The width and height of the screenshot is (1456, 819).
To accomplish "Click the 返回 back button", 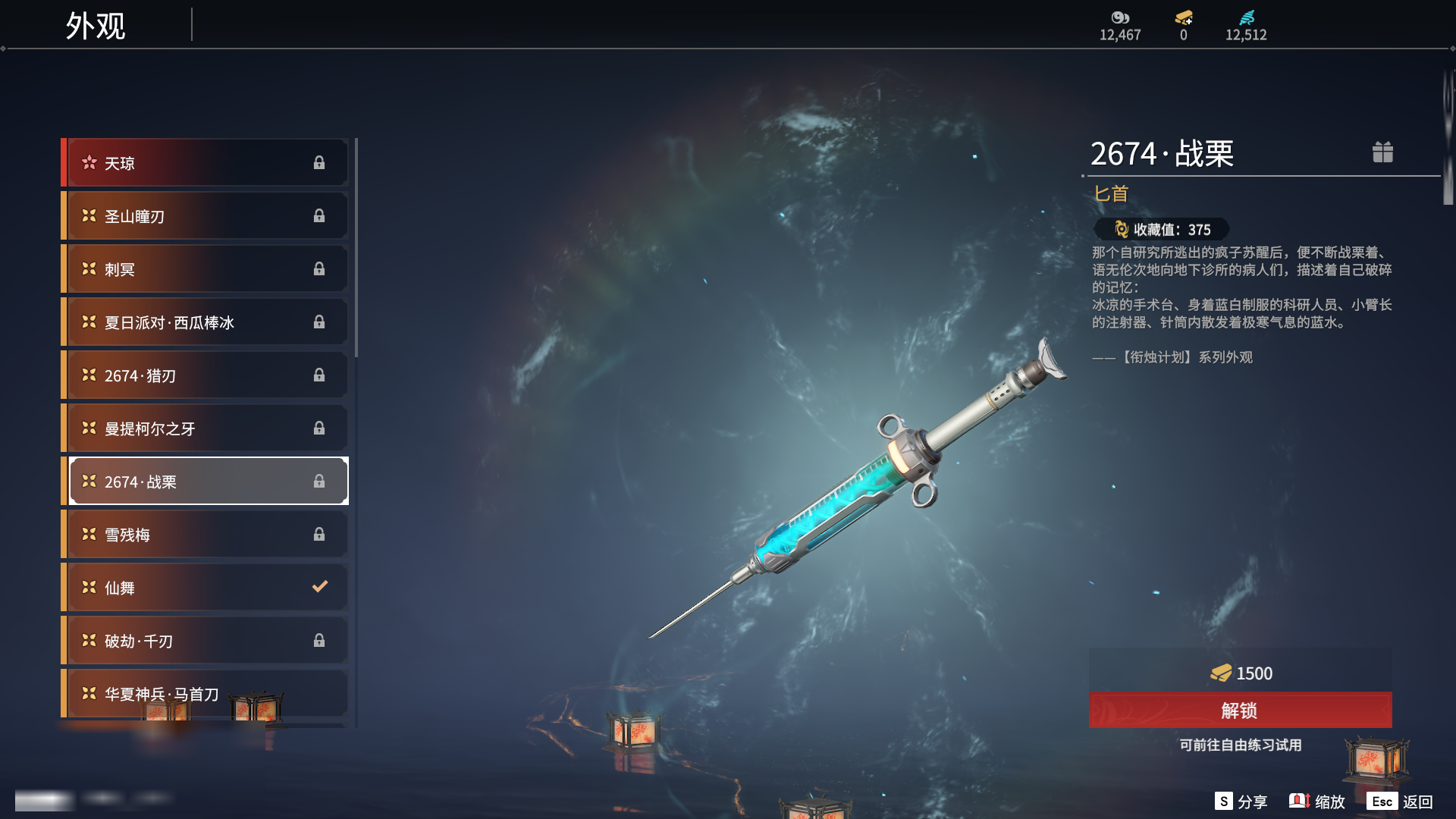I will click(x=1400, y=802).
